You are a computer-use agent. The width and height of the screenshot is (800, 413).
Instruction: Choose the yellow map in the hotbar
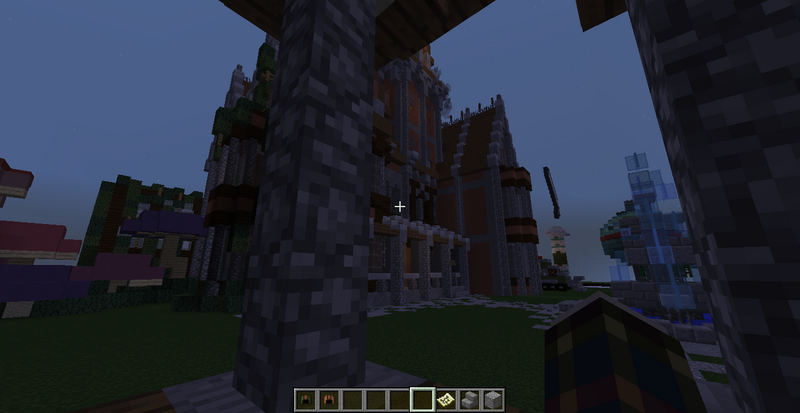[x=445, y=400]
